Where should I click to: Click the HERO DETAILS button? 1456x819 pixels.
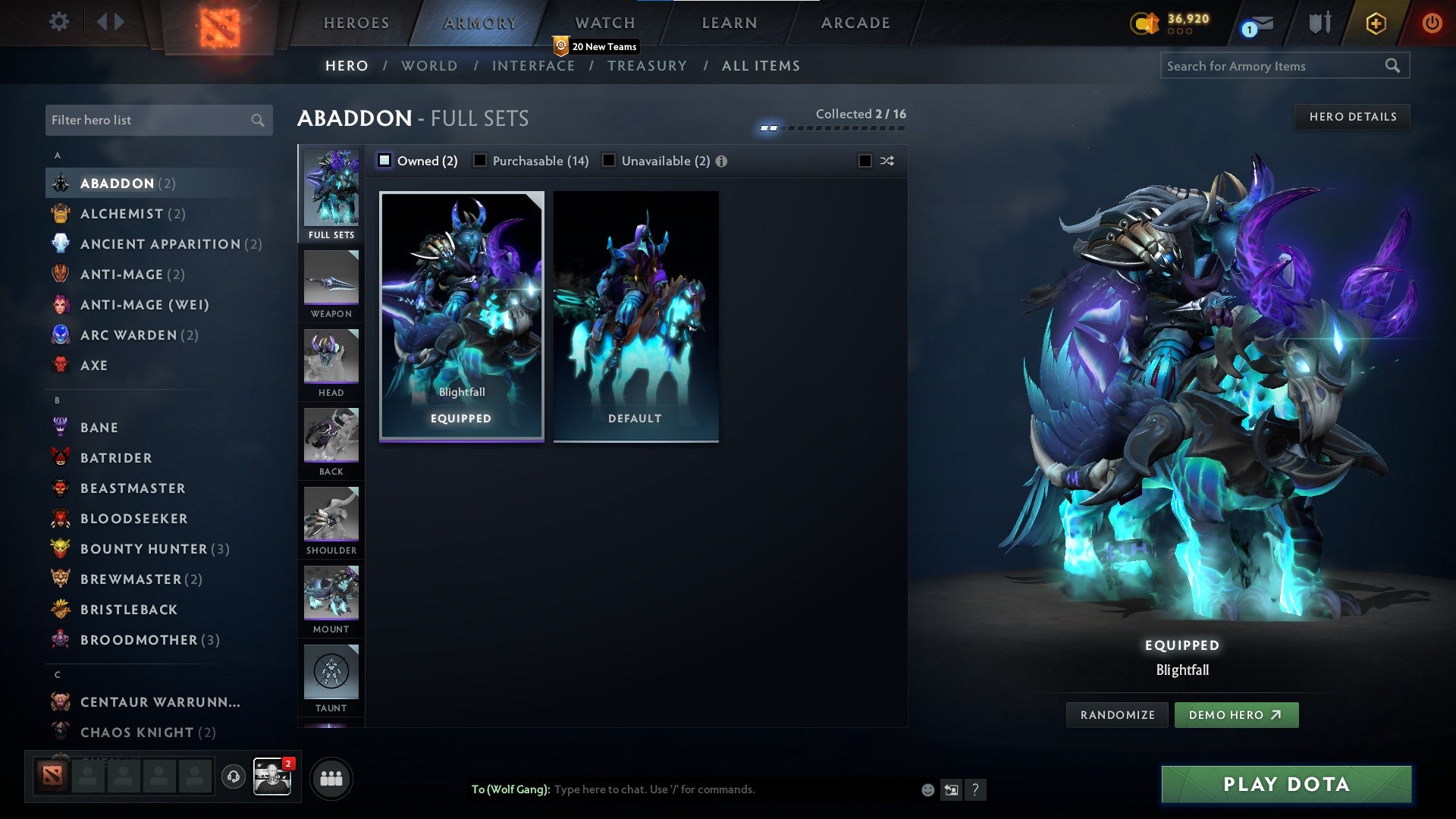tap(1352, 117)
